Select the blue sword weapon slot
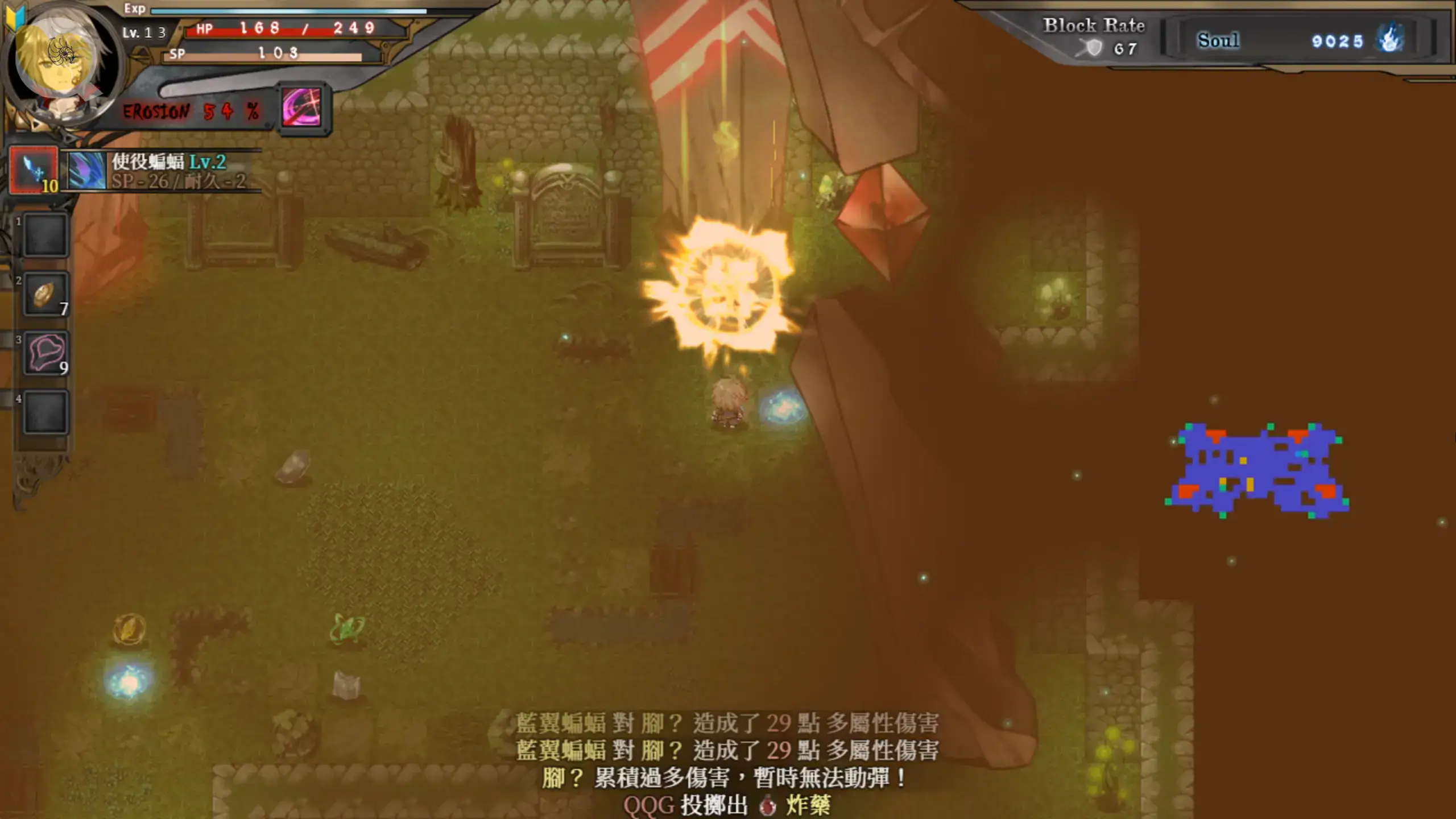This screenshot has width=1456, height=819. (34, 170)
